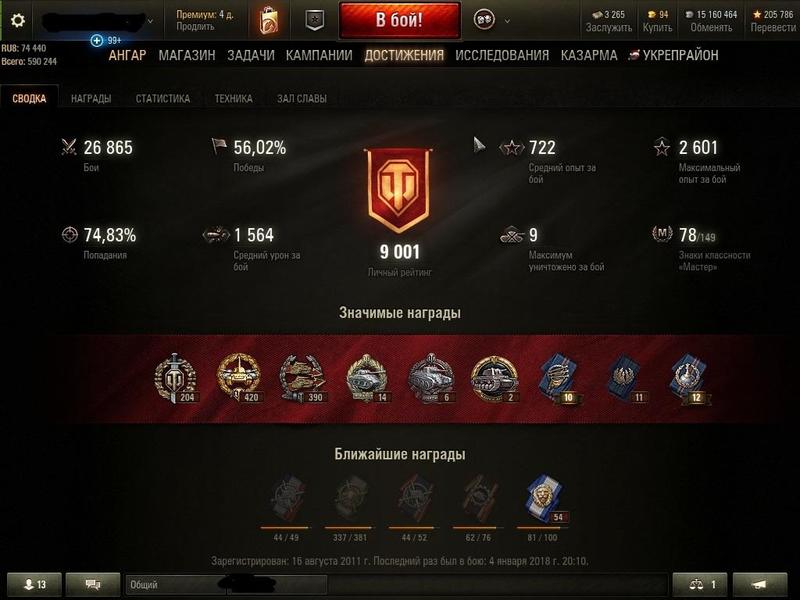800x600 pixels.
Task: Go to the Ангар screen
Action: coord(127,55)
